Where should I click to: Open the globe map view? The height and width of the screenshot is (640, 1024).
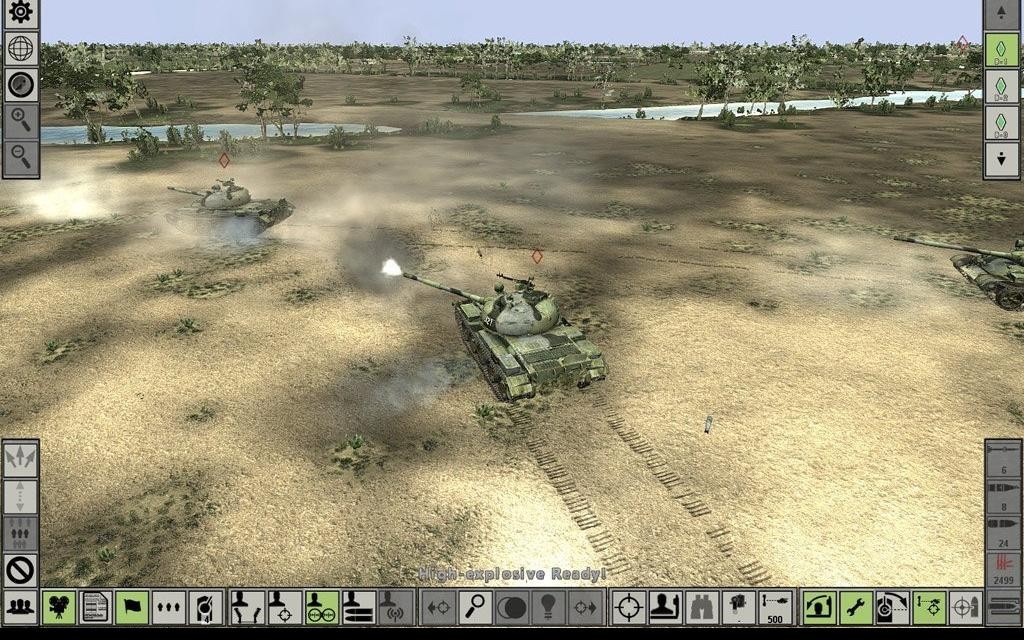tap(20, 49)
